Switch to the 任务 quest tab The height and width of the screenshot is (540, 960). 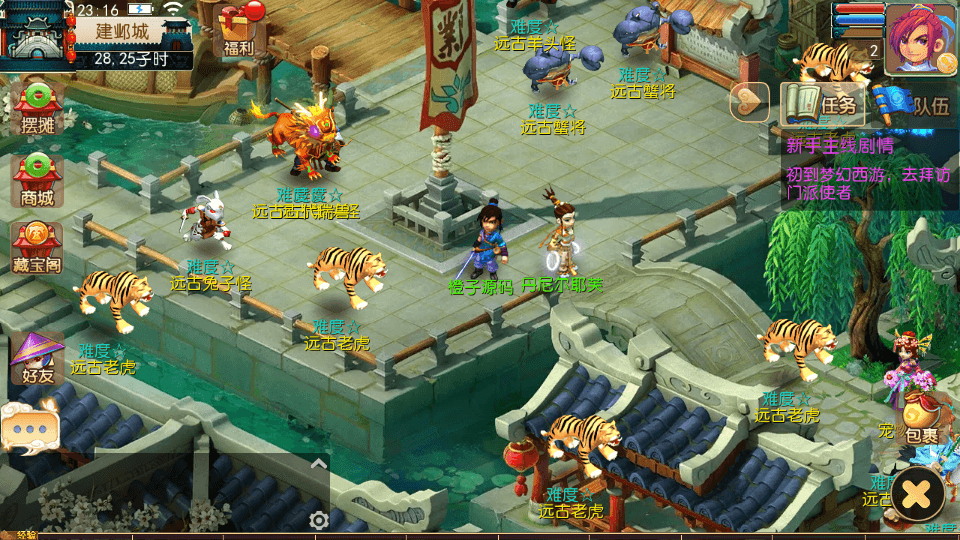tap(824, 103)
